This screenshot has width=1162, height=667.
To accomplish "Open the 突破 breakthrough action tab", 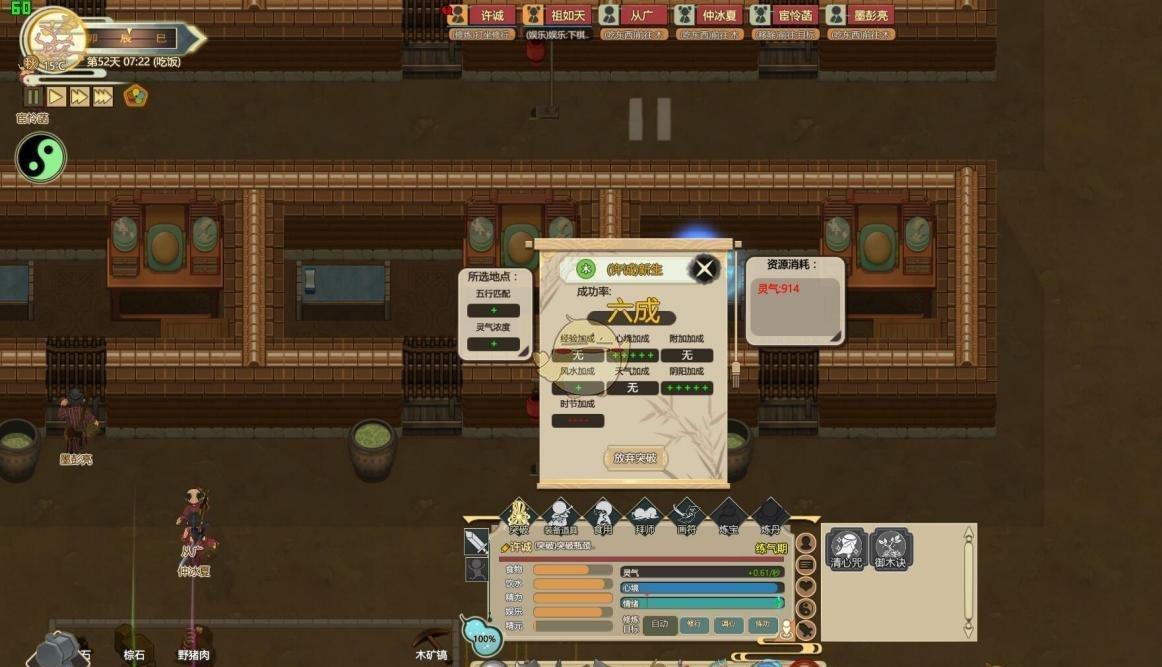I will 518,517.
